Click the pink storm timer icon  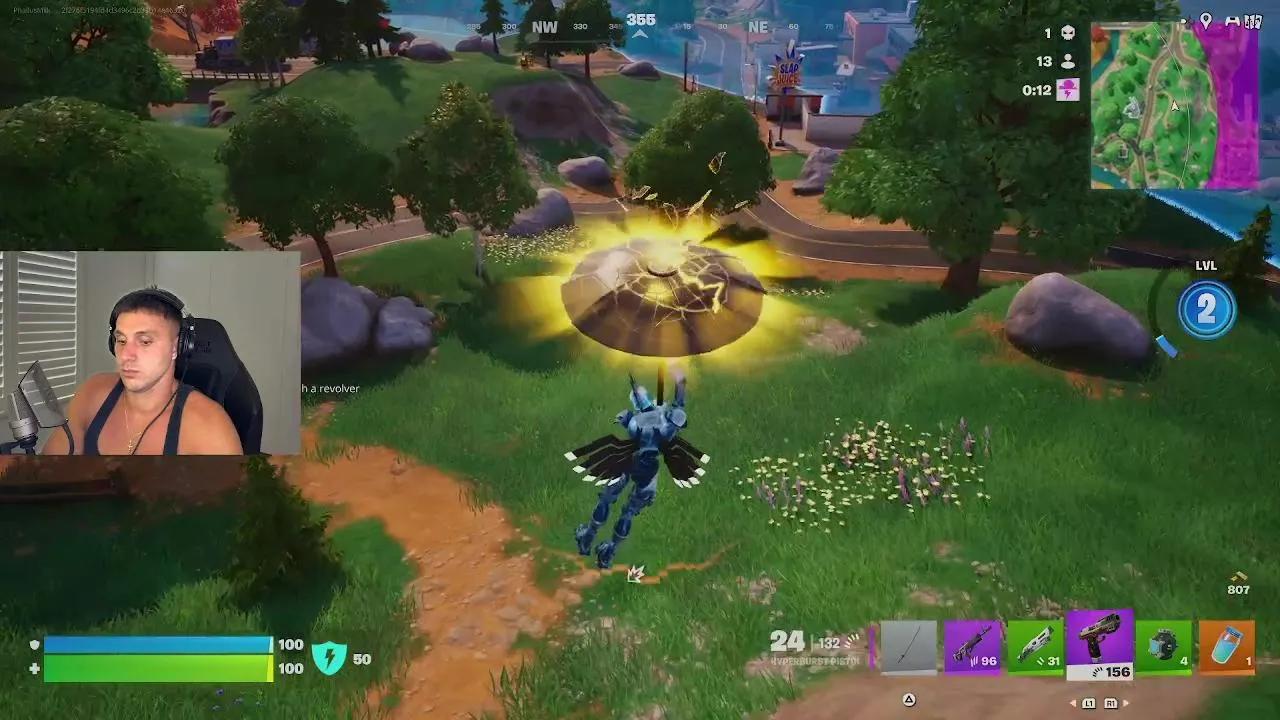[1069, 90]
